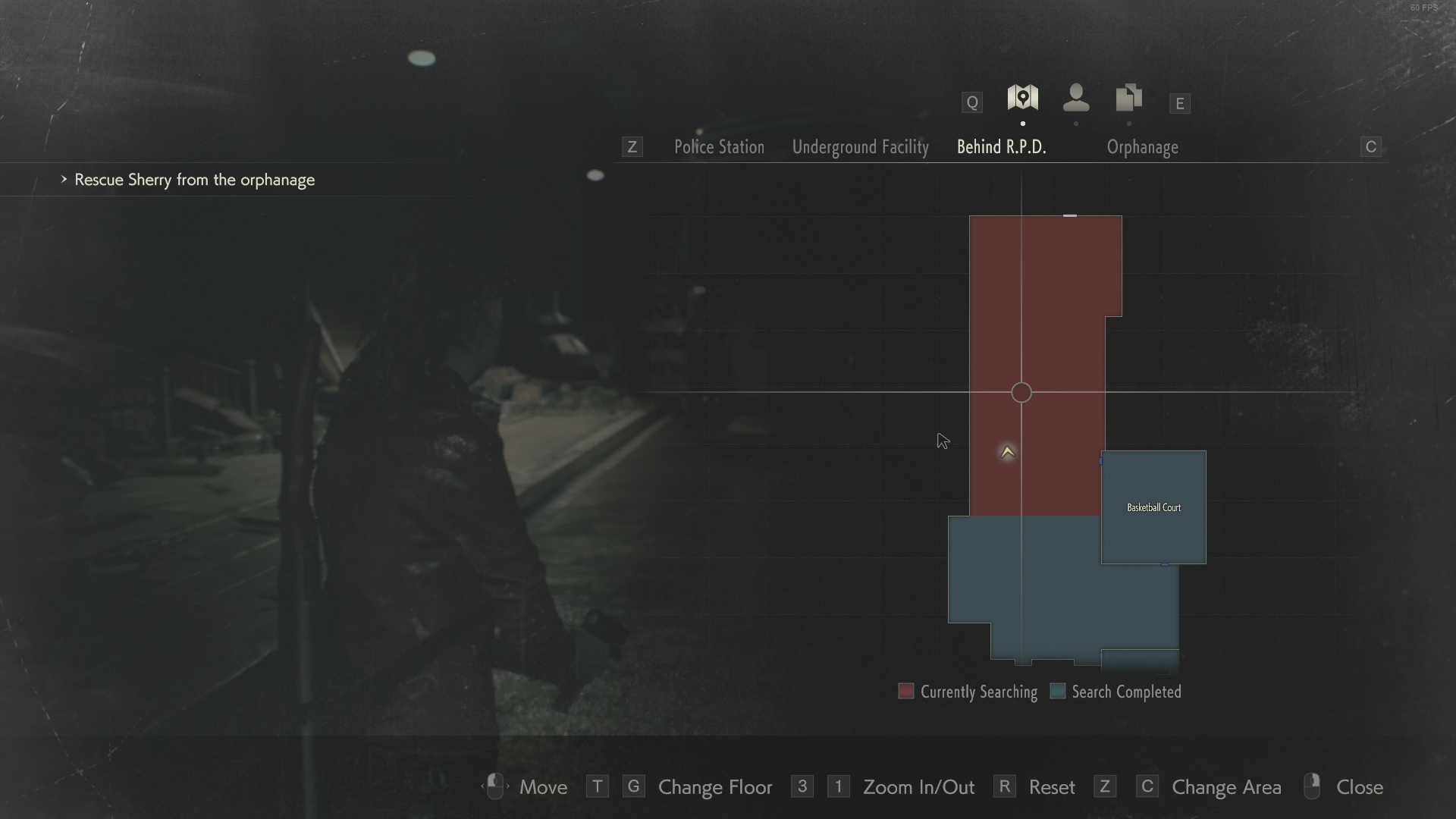Open the Underground Facility map tab
This screenshot has width=1456, height=819.
pyautogui.click(x=860, y=147)
